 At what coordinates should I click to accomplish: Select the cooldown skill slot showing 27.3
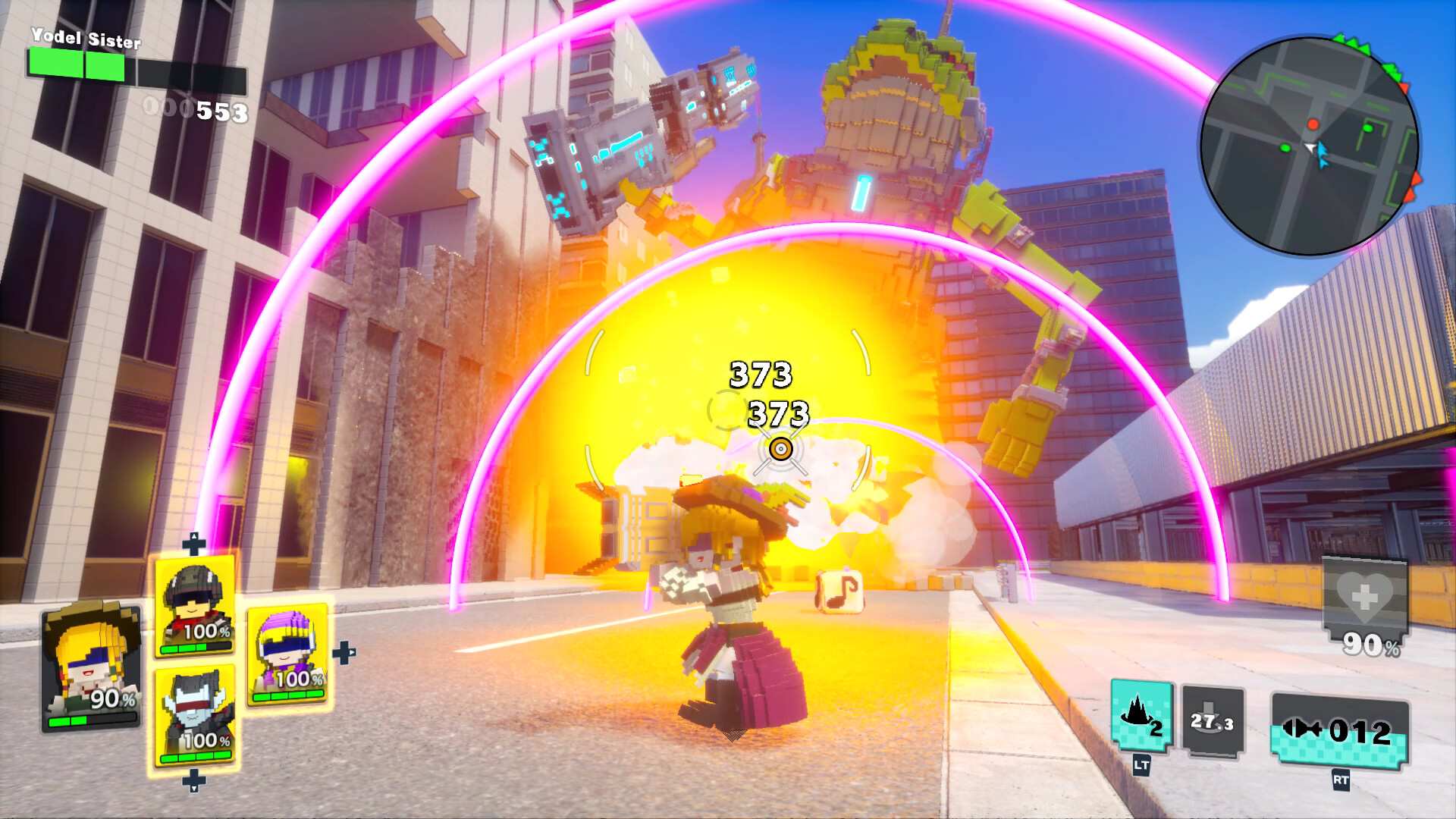tap(1213, 721)
